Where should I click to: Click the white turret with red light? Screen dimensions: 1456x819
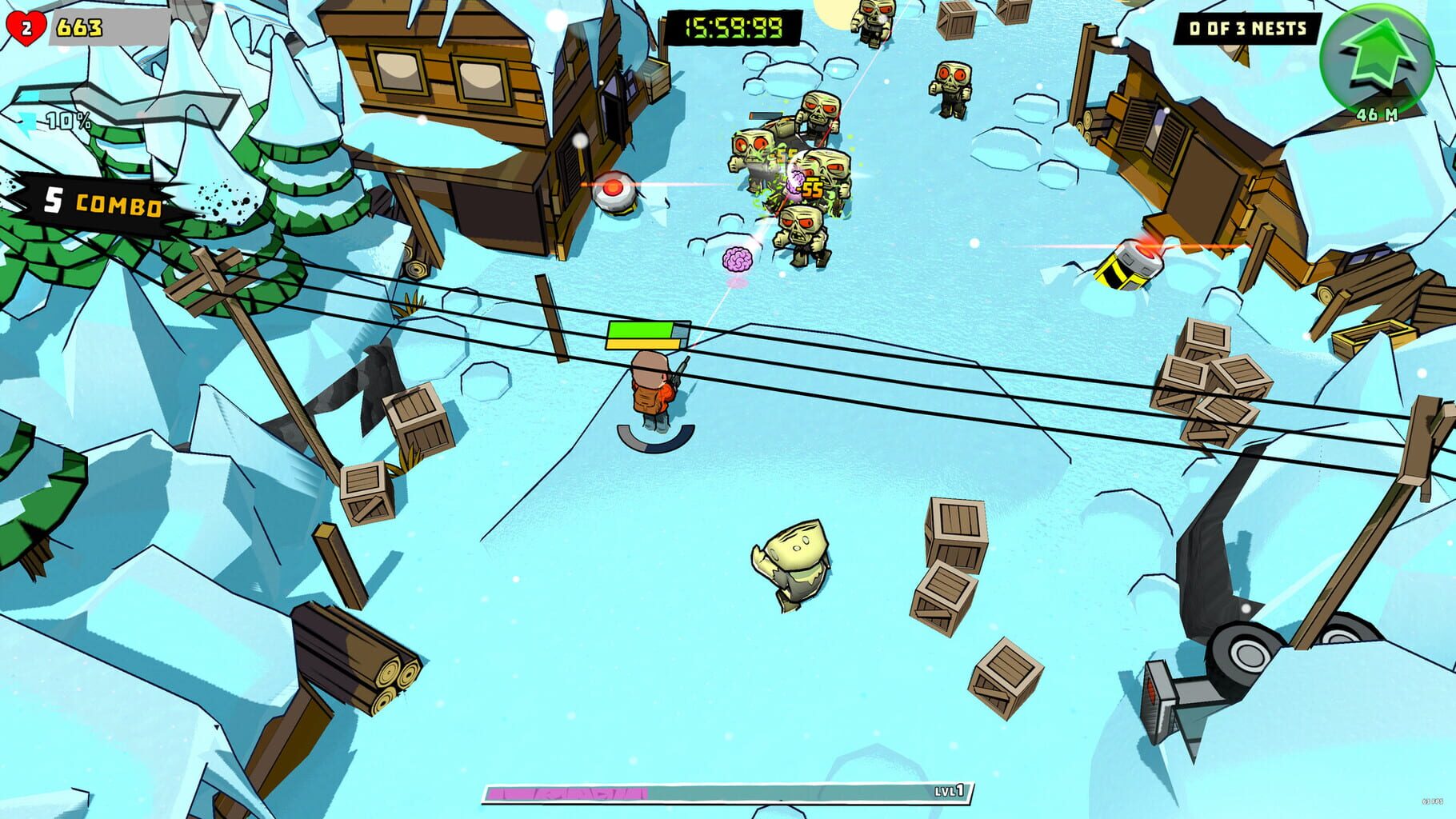(613, 191)
